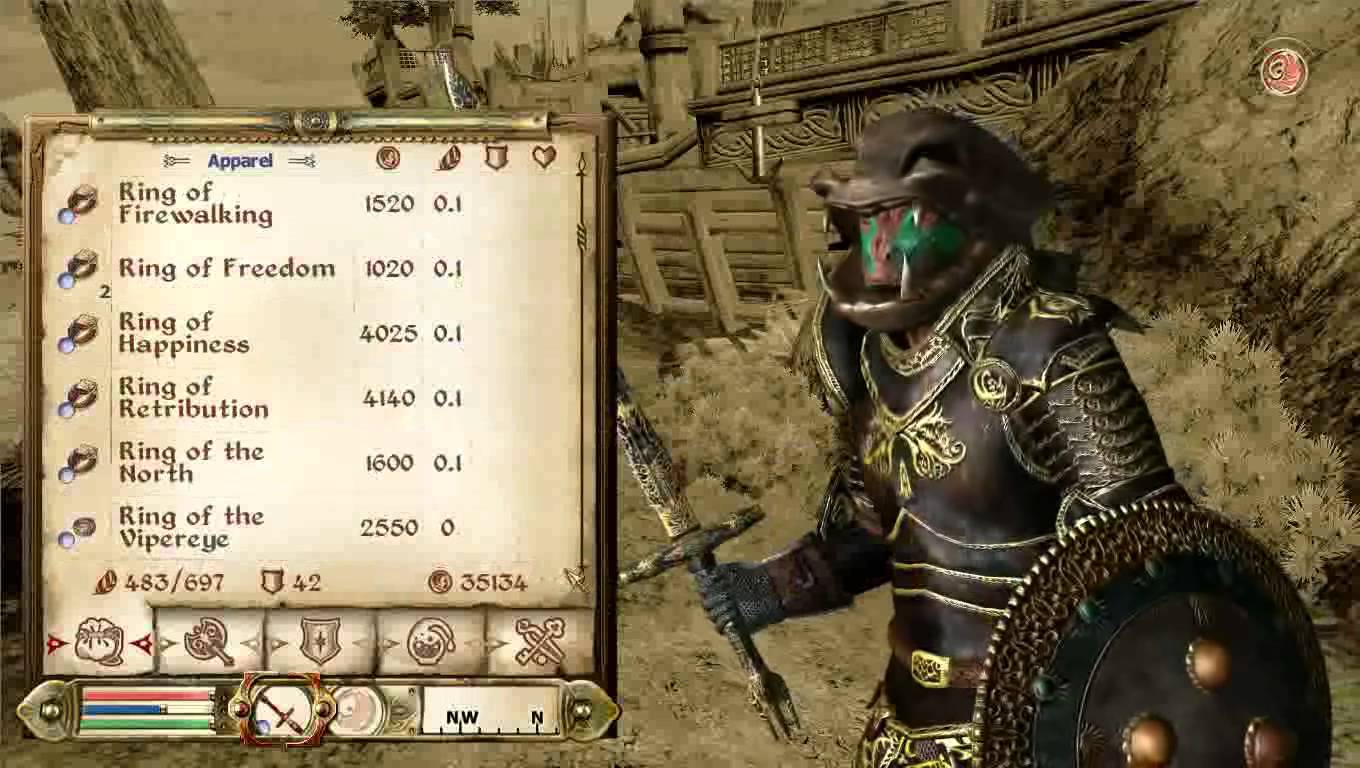The width and height of the screenshot is (1360, 768).
Task: Select the Ring of Firewalking ring icon
Action: click(80, 200)
